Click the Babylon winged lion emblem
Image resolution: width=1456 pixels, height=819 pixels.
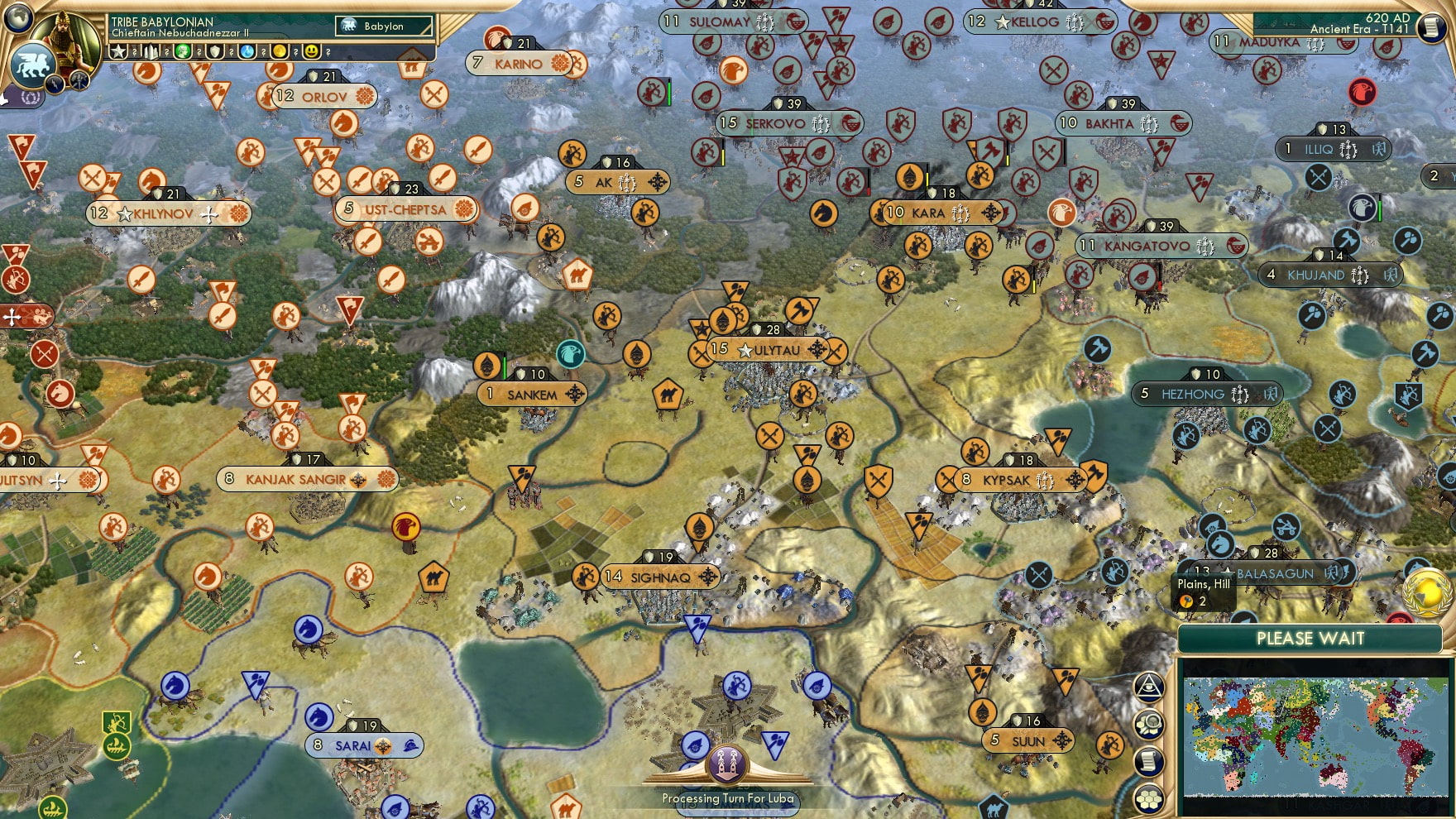(x=31, y=64)
